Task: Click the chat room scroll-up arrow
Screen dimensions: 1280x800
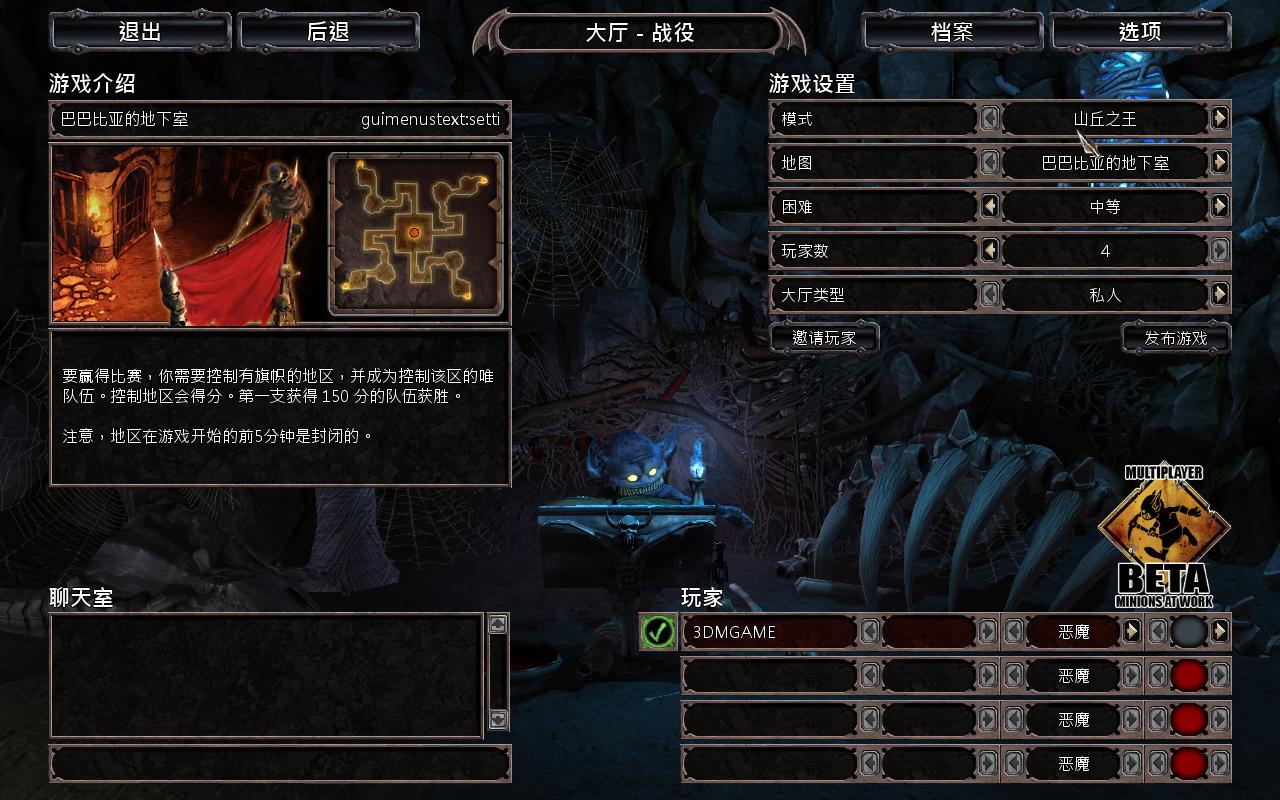Action: point(497,625)
